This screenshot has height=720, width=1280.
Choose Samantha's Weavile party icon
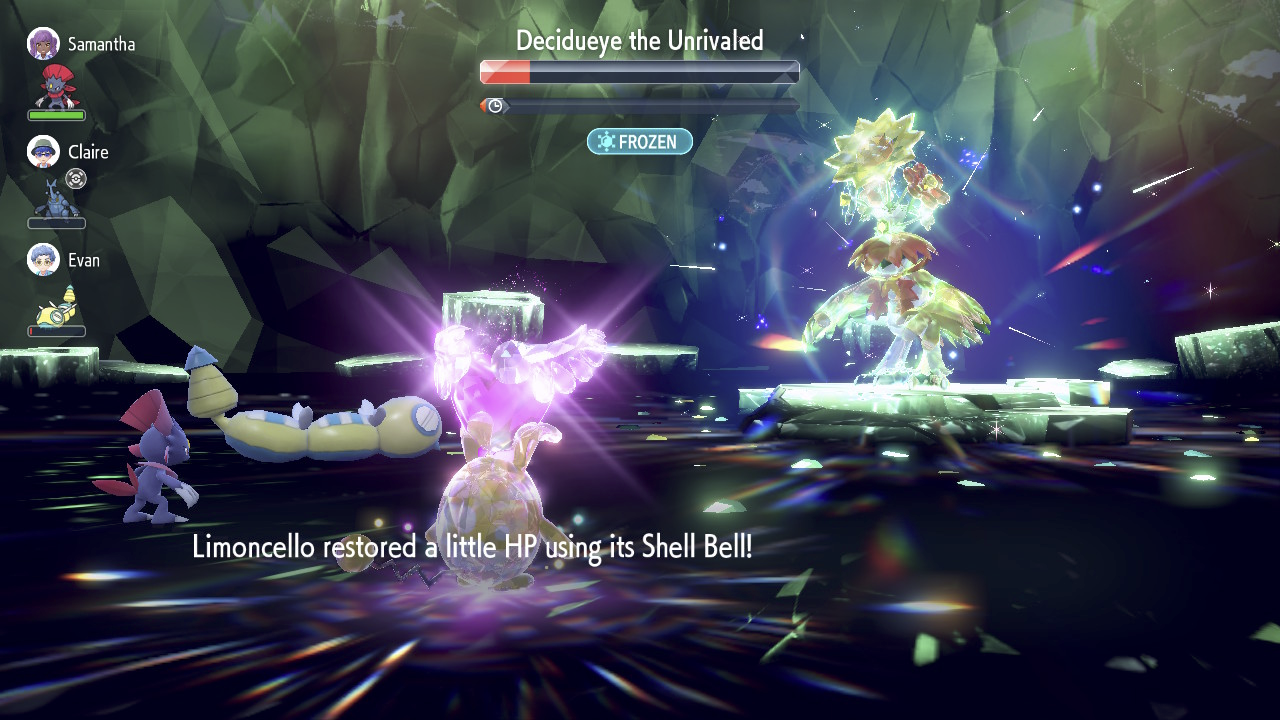tap(56, 86)
